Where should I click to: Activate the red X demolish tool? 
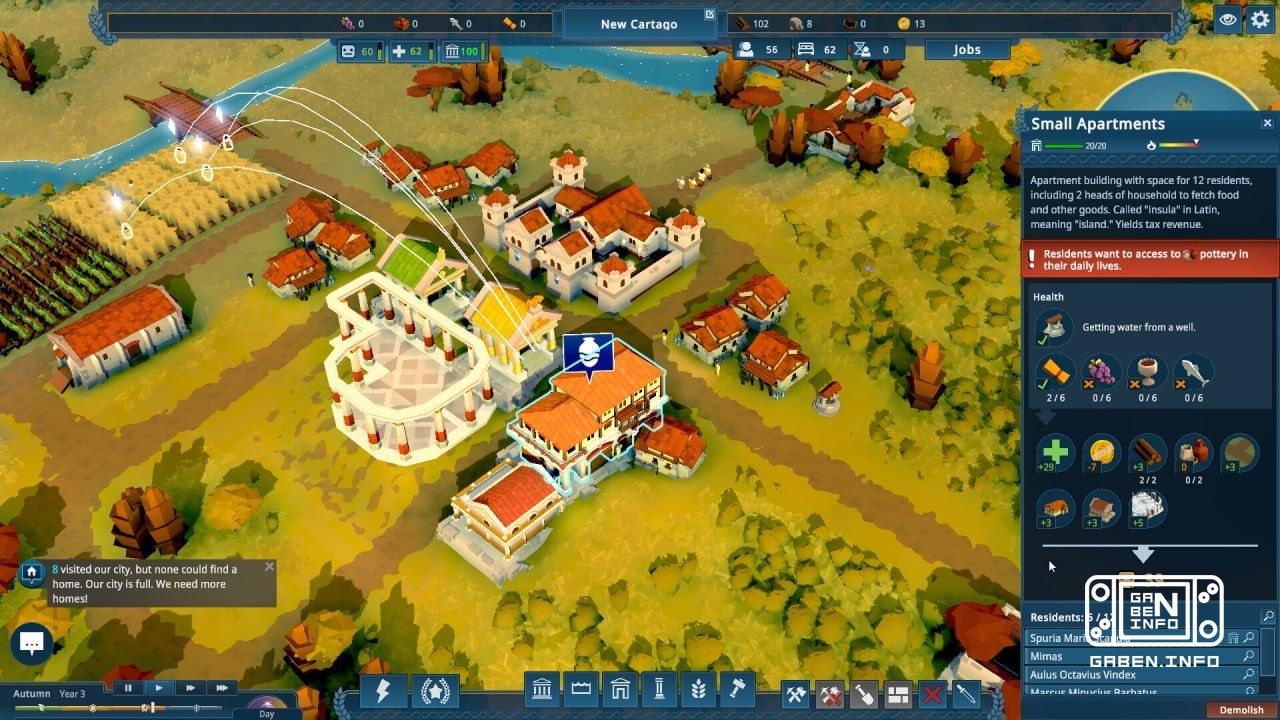click(x=933, y=689)
